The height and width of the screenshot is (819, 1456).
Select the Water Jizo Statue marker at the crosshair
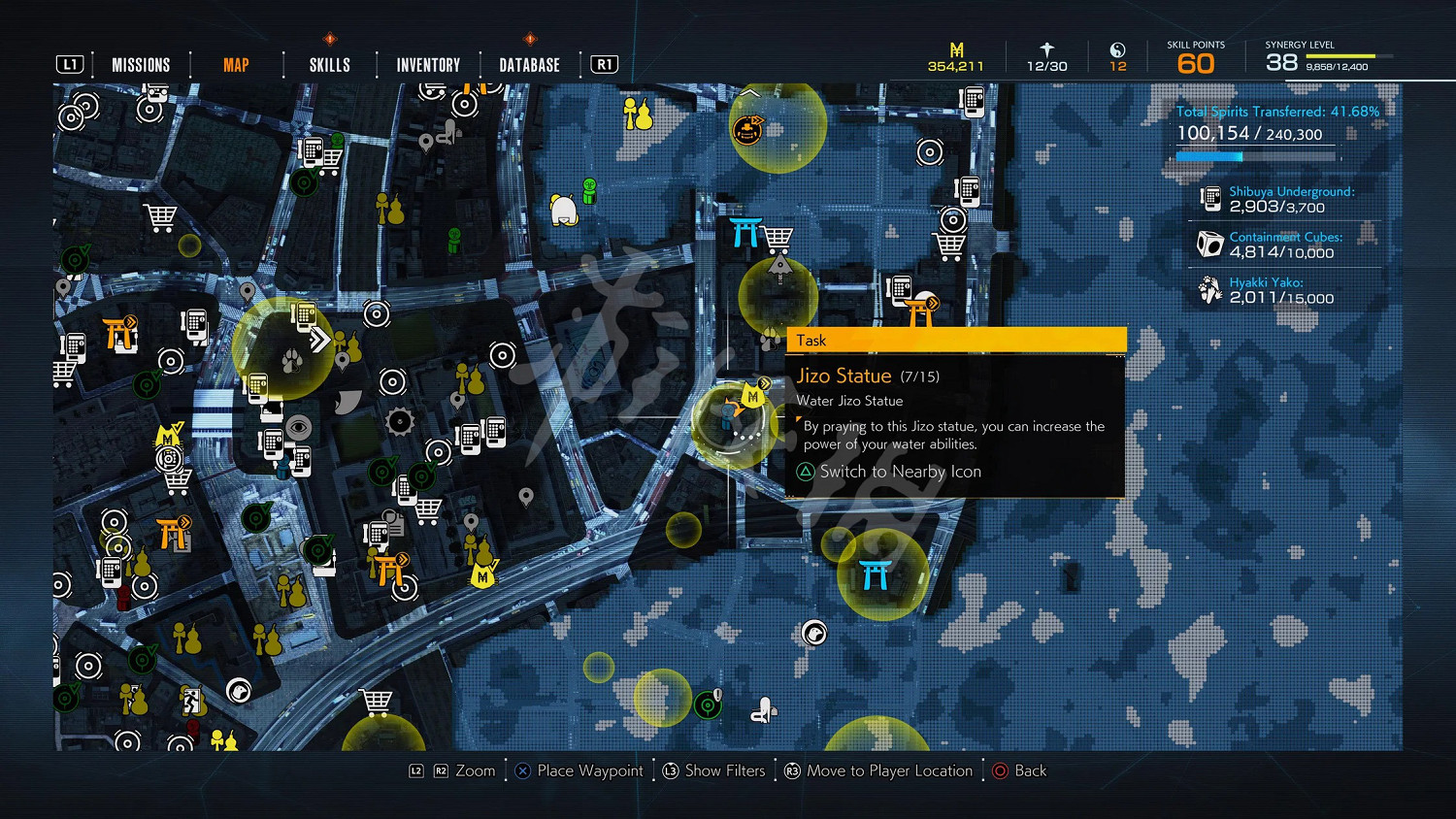pos(730,417)
